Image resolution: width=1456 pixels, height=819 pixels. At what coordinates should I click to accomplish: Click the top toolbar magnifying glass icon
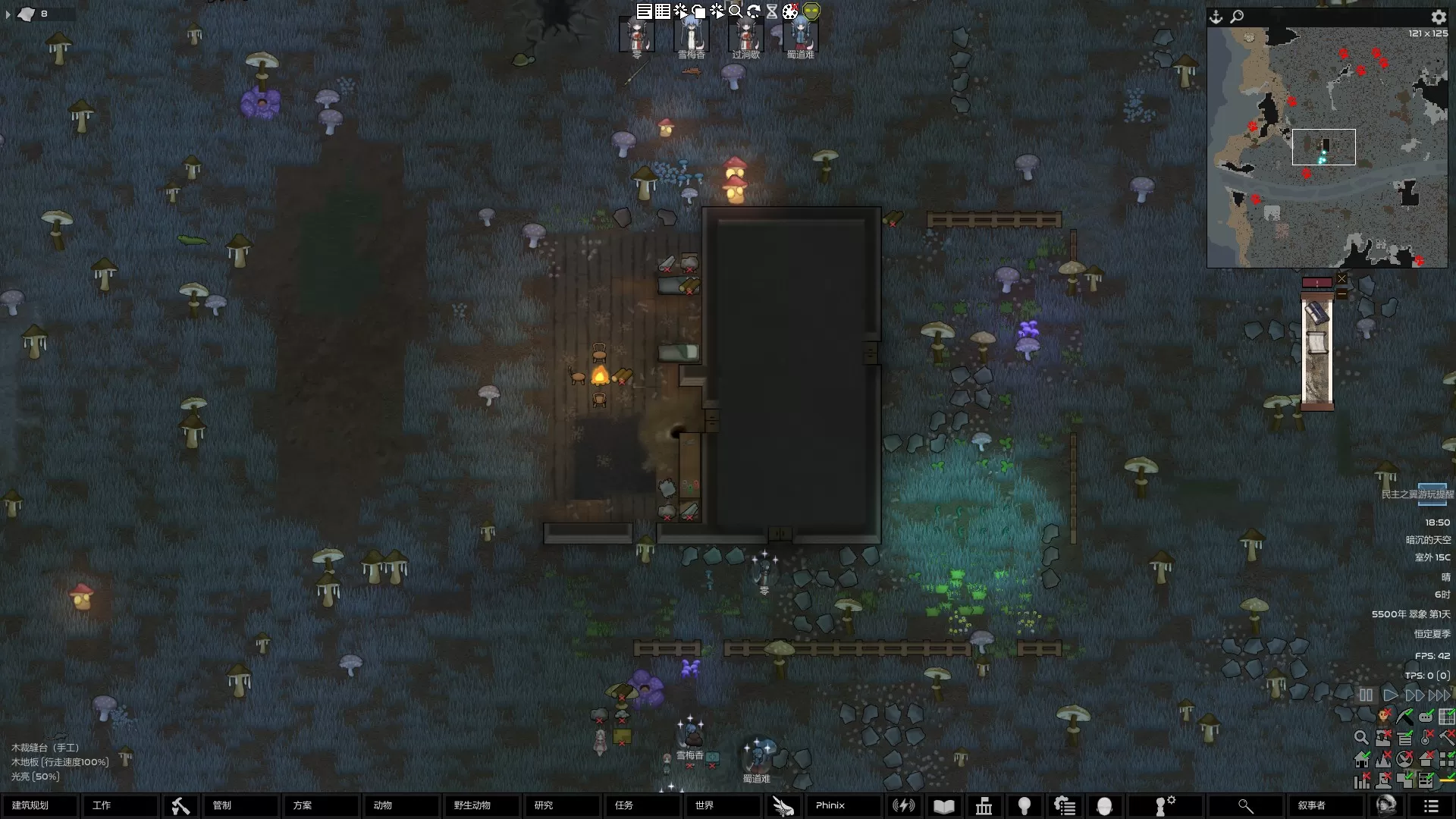pyautogui.click(x=735, y=11)
